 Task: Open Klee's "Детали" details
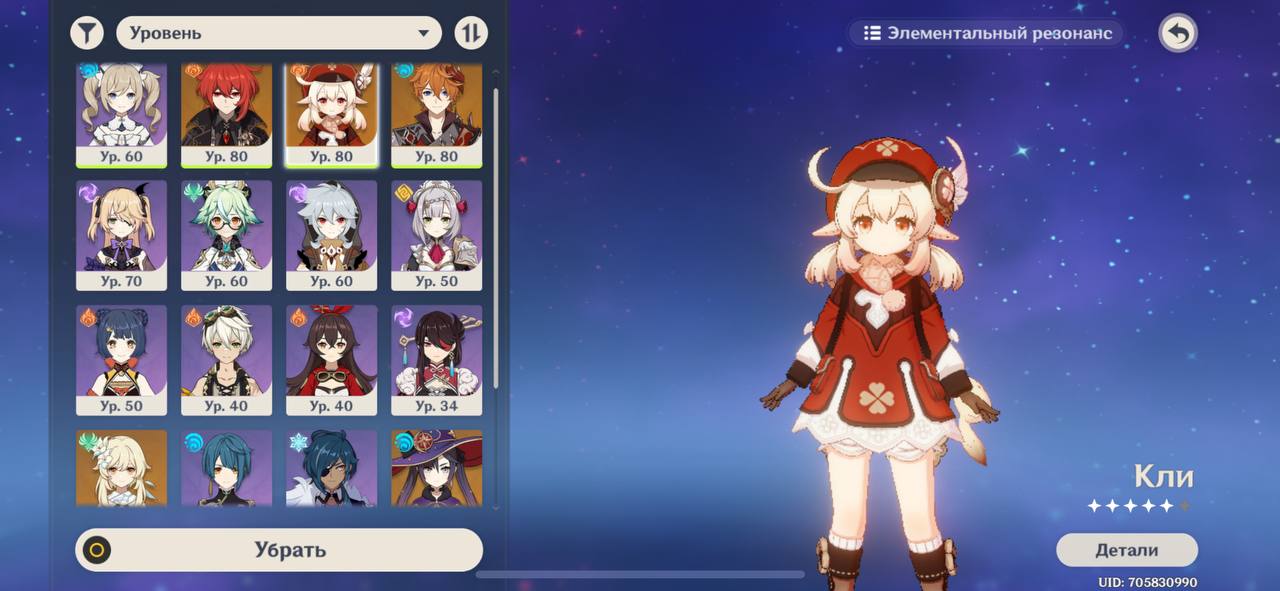[x=1126, y=550]
